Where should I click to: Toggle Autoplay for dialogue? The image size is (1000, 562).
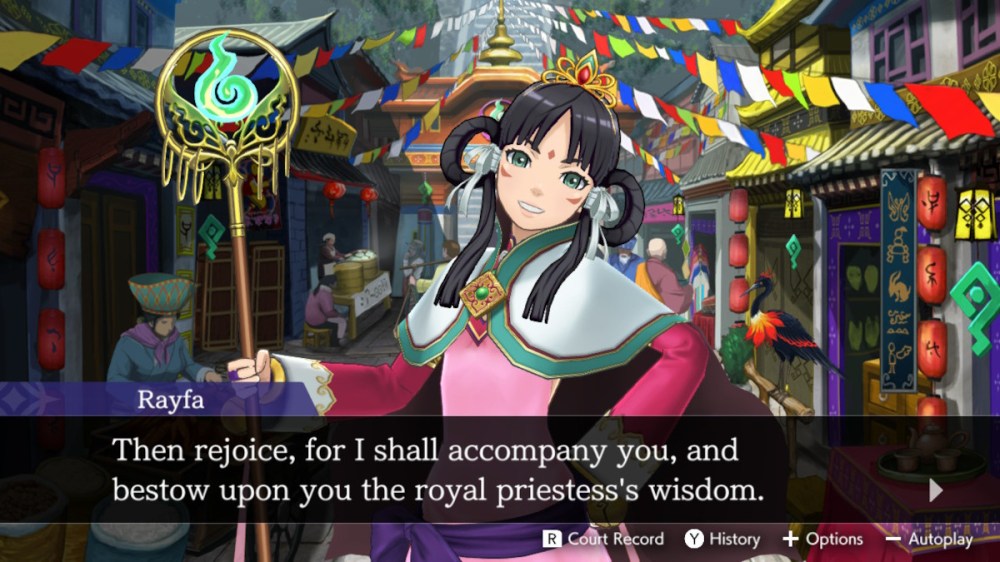[x=929, y=539]
